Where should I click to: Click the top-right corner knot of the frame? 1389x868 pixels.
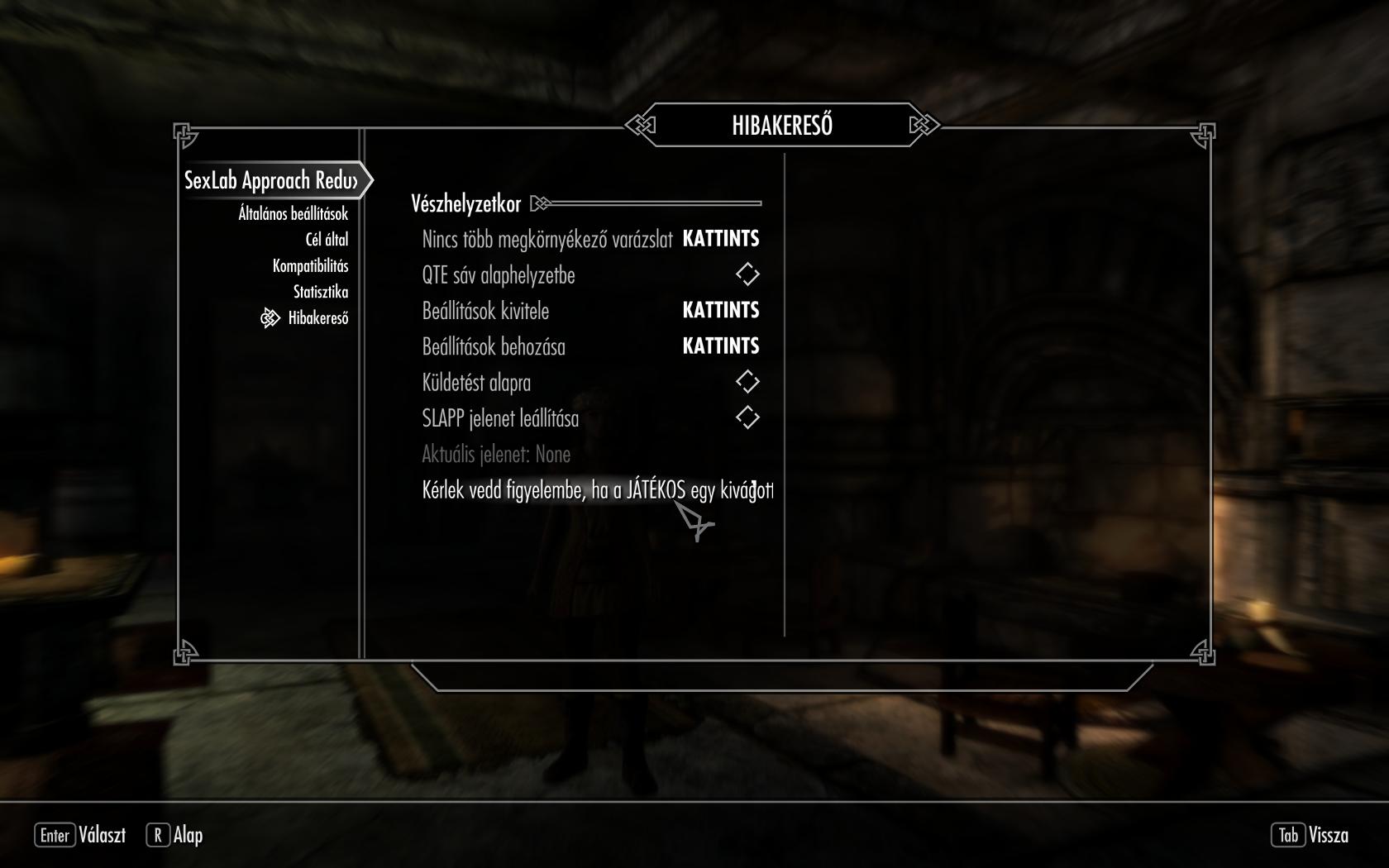[1203, 132]
